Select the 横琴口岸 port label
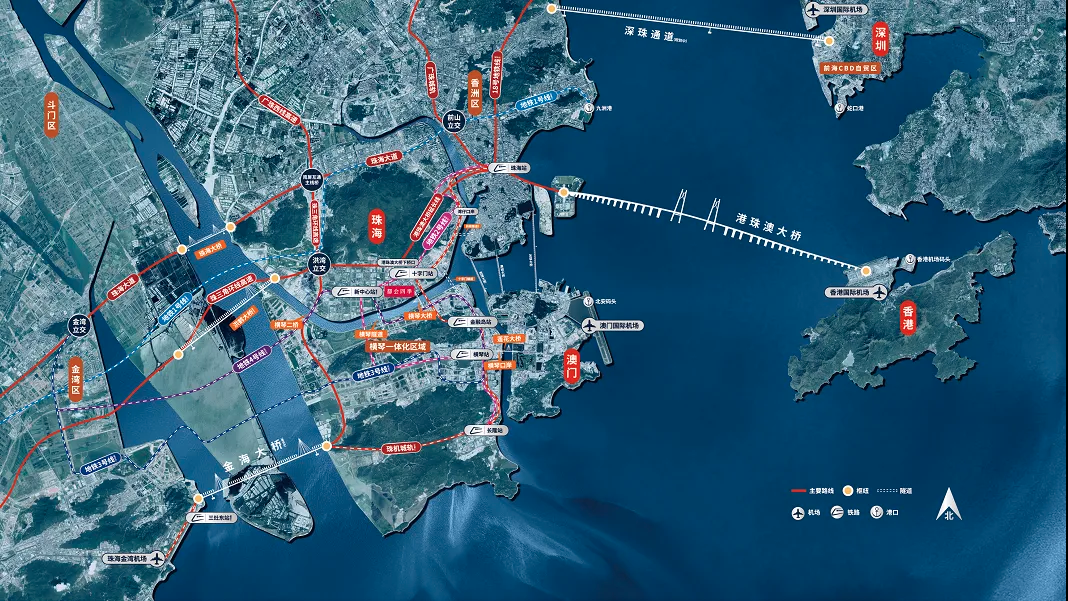The width and height of the screenshot is (1068, 601). point(498,366)
